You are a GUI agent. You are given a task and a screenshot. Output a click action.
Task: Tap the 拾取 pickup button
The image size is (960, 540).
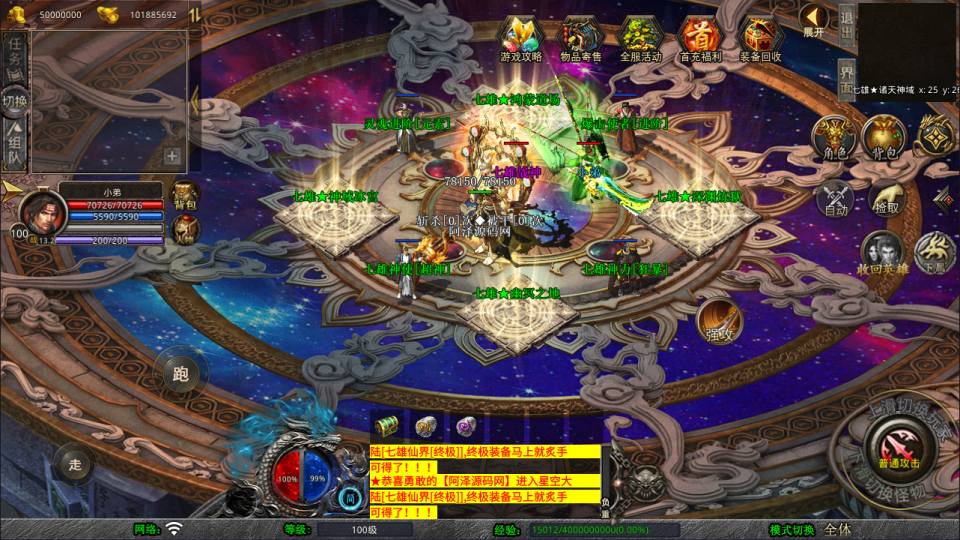click(x=886, y=198)
